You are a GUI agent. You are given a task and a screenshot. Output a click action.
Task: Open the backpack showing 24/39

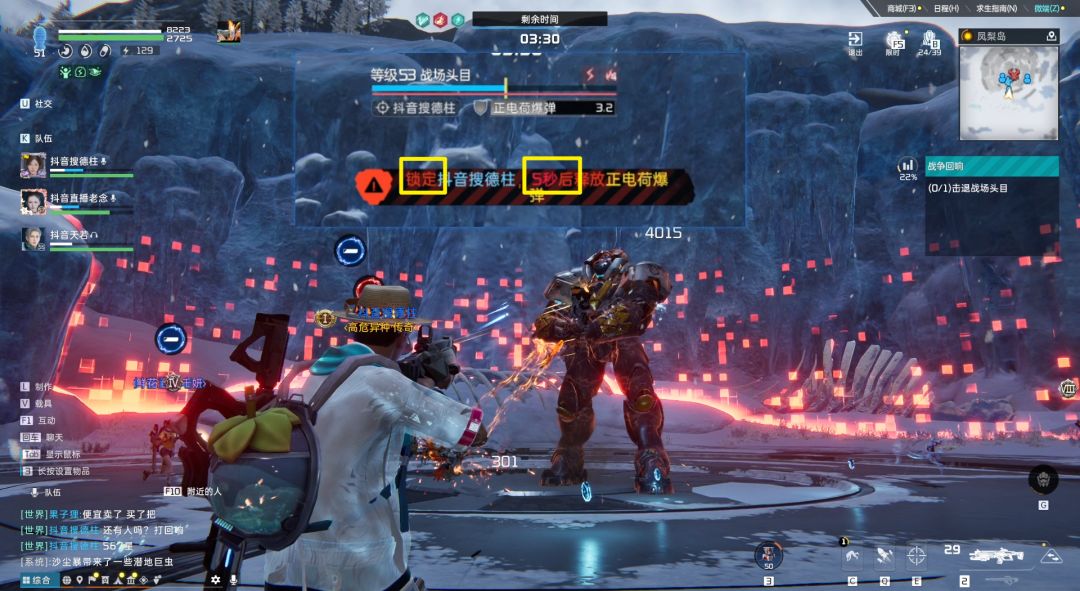tap(929, 42)
